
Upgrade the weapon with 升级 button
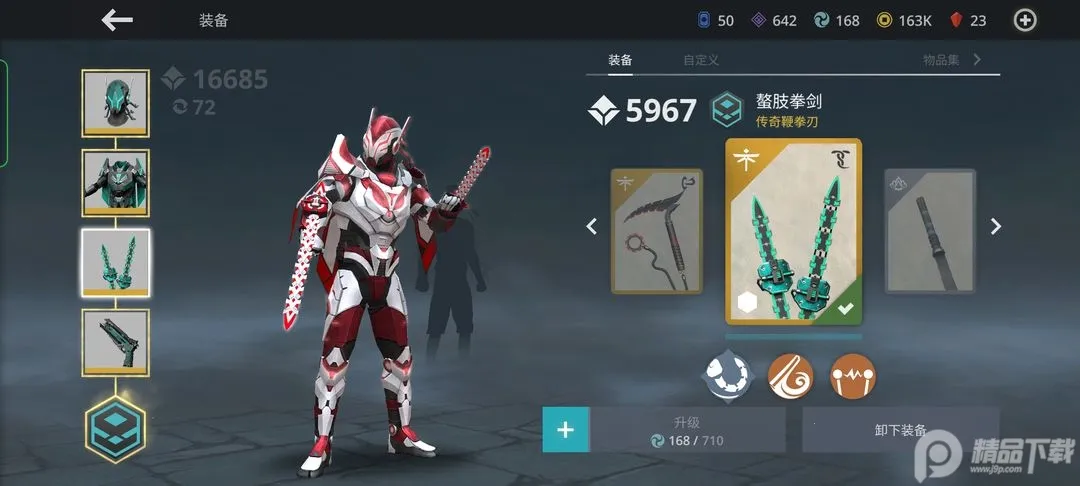pos(687,431)
